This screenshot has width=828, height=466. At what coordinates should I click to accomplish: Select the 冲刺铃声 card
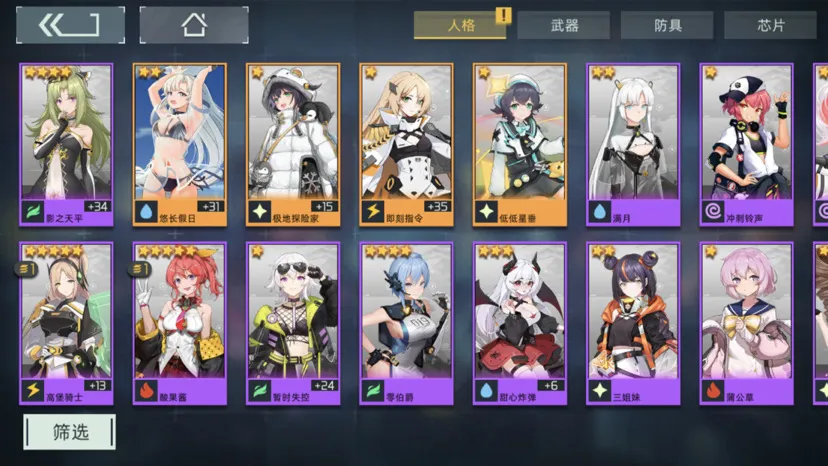pos(746,145)
